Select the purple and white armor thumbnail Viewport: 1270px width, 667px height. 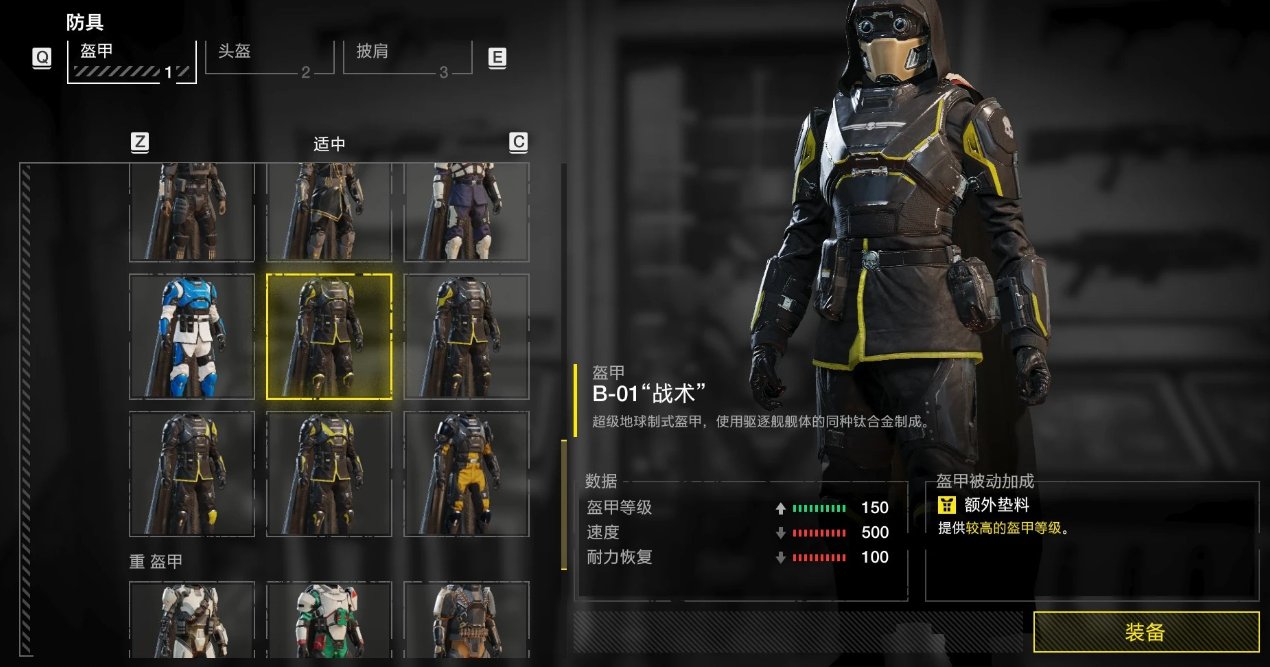tap(466, 212)
